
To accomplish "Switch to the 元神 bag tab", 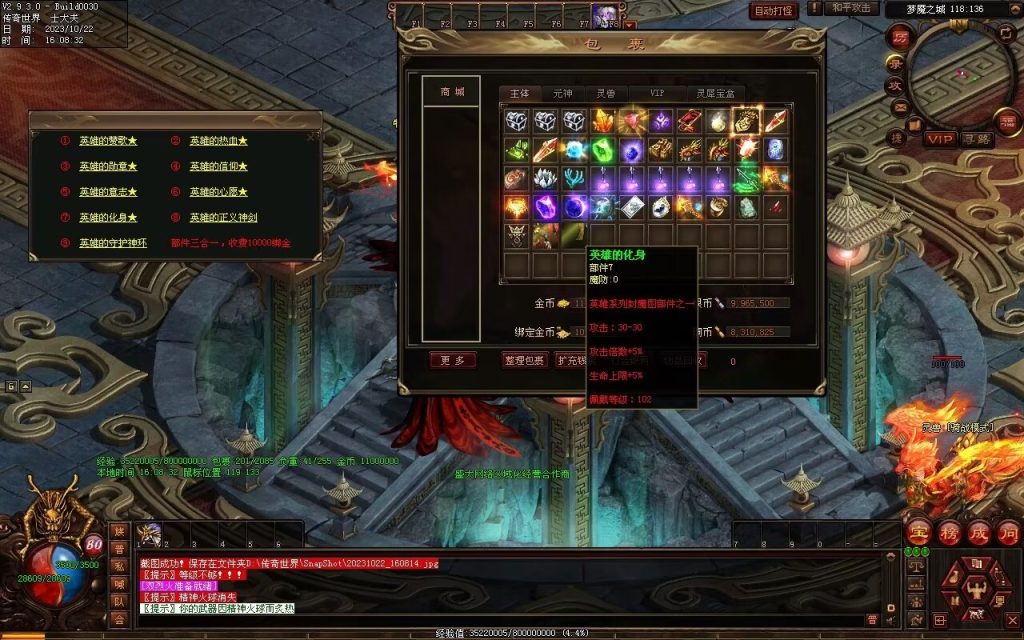I will pos(563,93).
